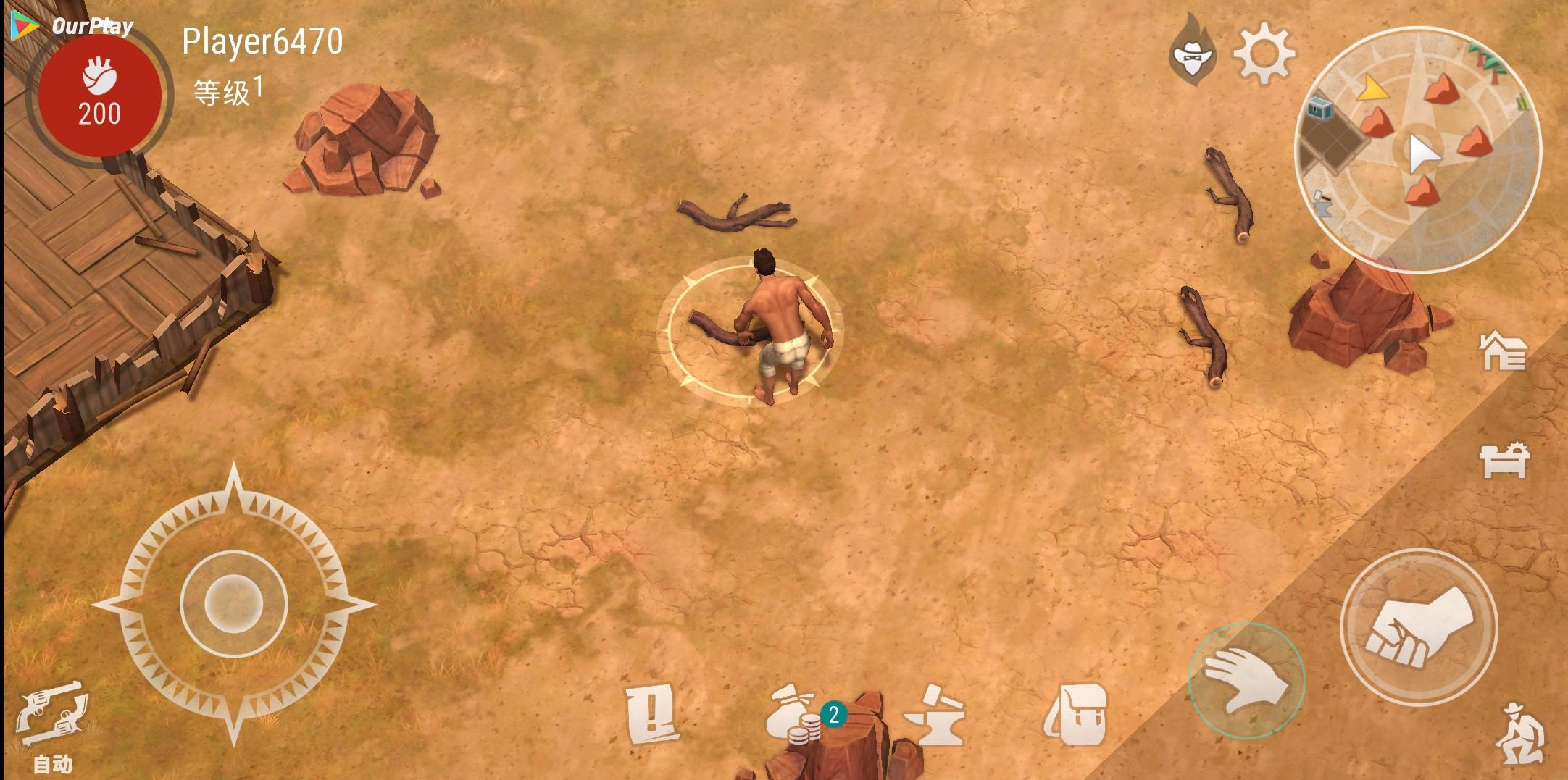Toggle the crouching sneak icon
Image resolution: width=1568 pixels, height=780 pixels.
(x=1522, y=734)
